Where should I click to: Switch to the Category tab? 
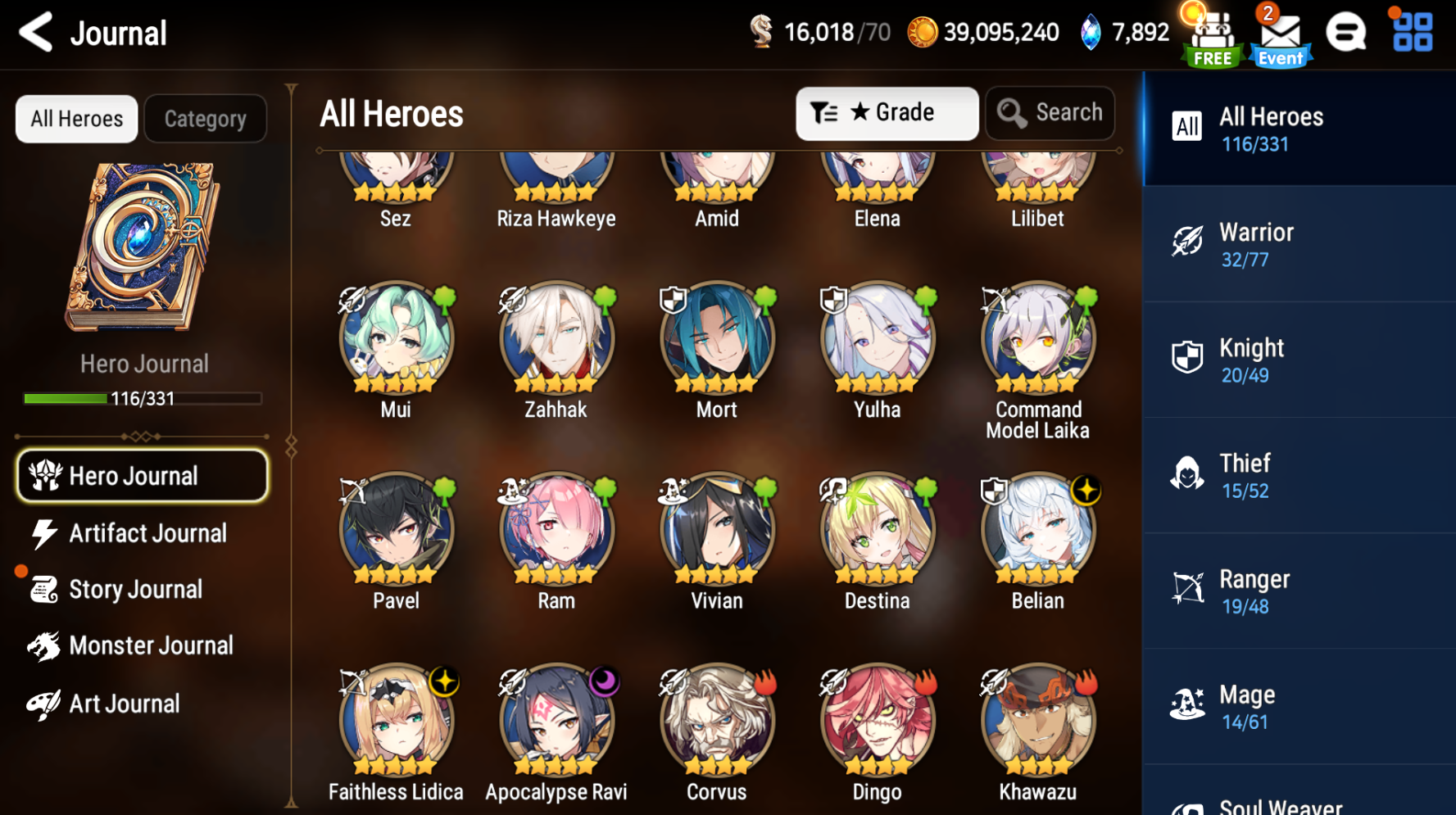pyautogui.click(x=205, y=119)
